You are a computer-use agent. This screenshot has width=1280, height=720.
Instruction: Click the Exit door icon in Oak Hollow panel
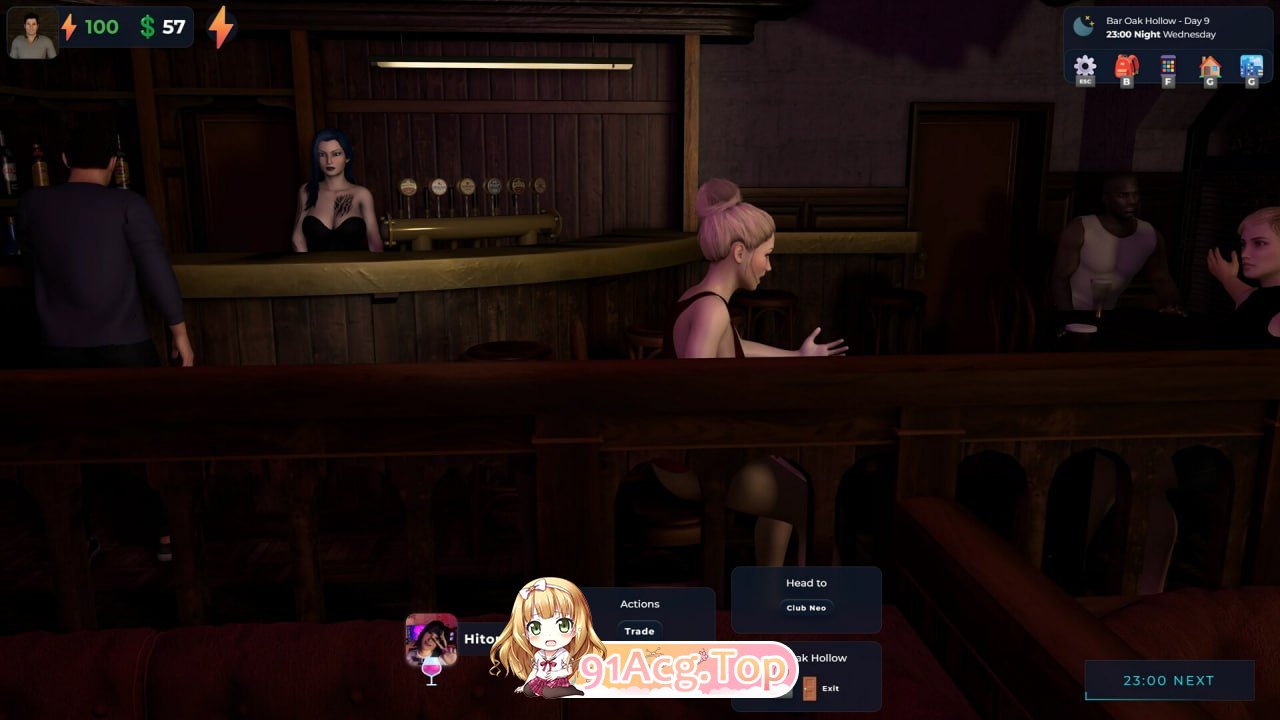coord(808,688)
